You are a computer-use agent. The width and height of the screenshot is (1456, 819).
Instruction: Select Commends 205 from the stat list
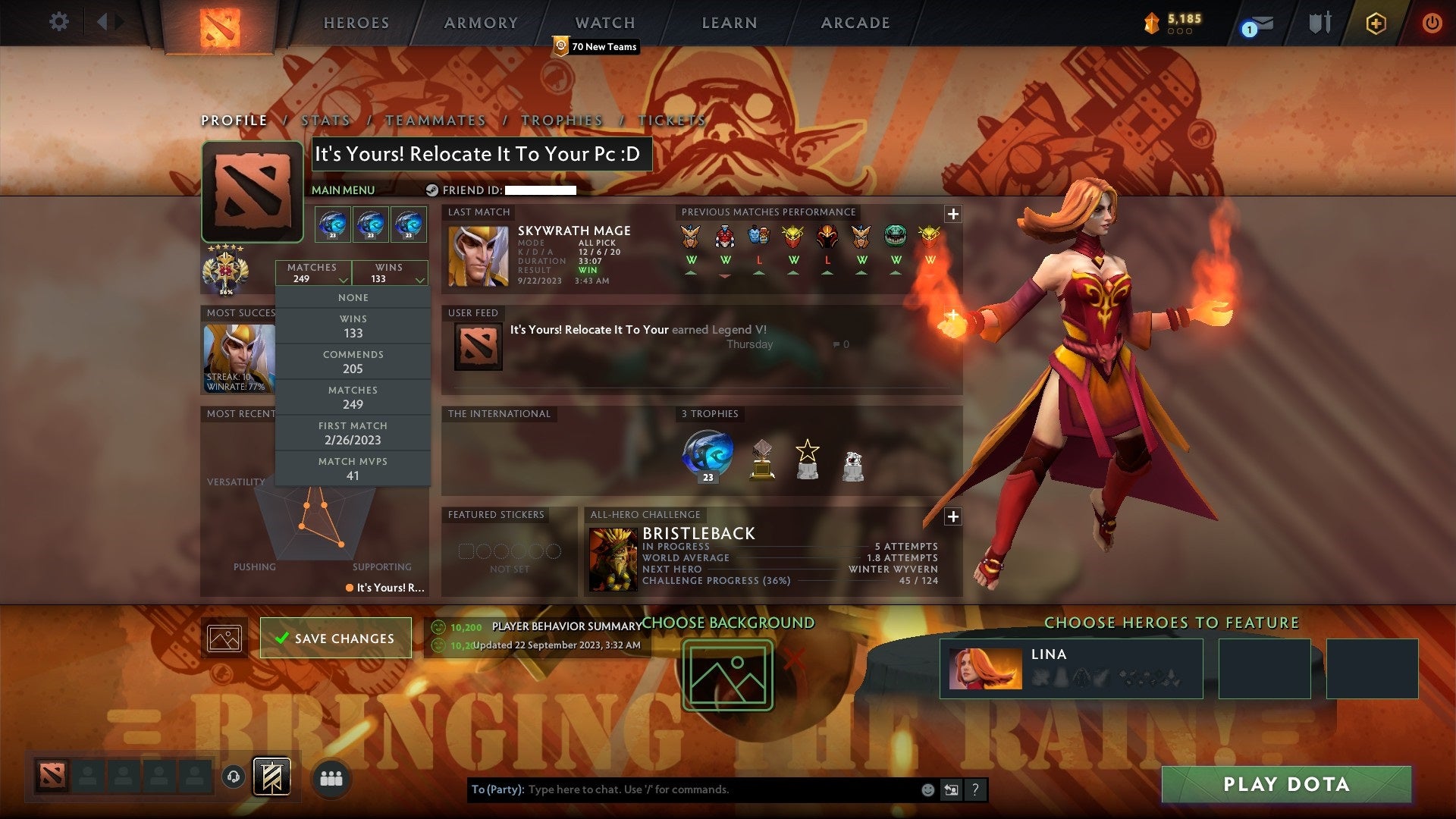click(353, 362)
